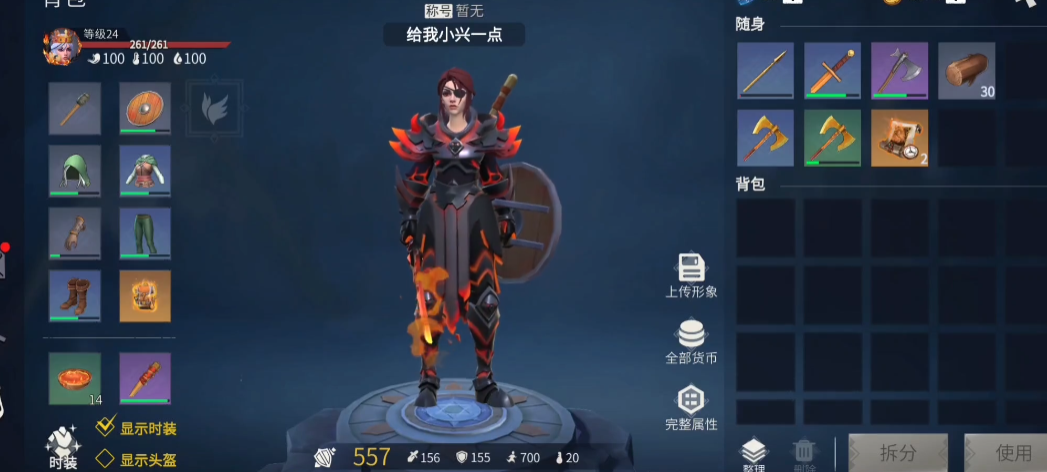Select the green hood helmet slot
Screen dimensions: 1047x472
coord(75,171)
